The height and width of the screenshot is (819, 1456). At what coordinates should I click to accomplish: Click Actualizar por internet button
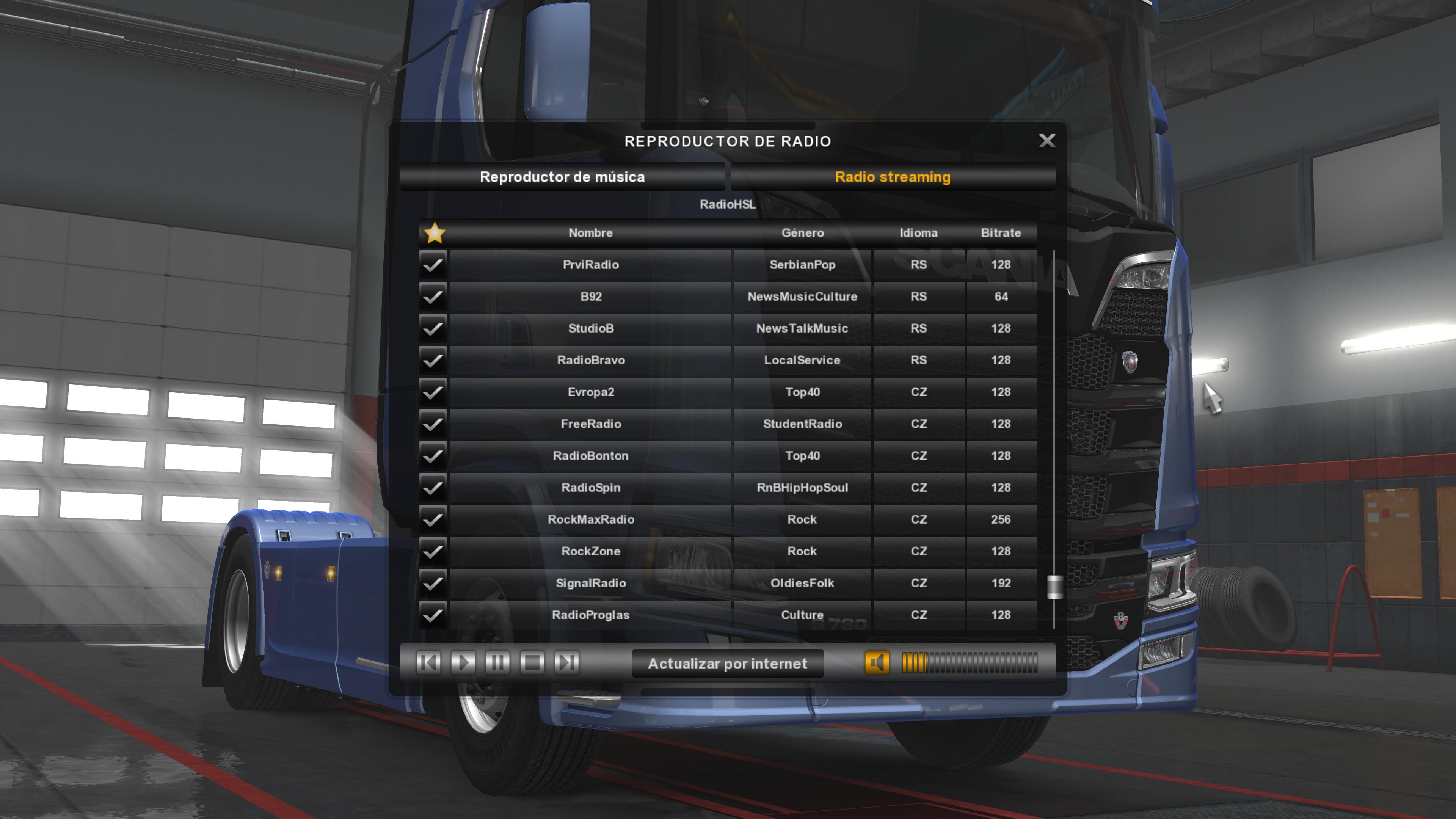coord(728,664)
